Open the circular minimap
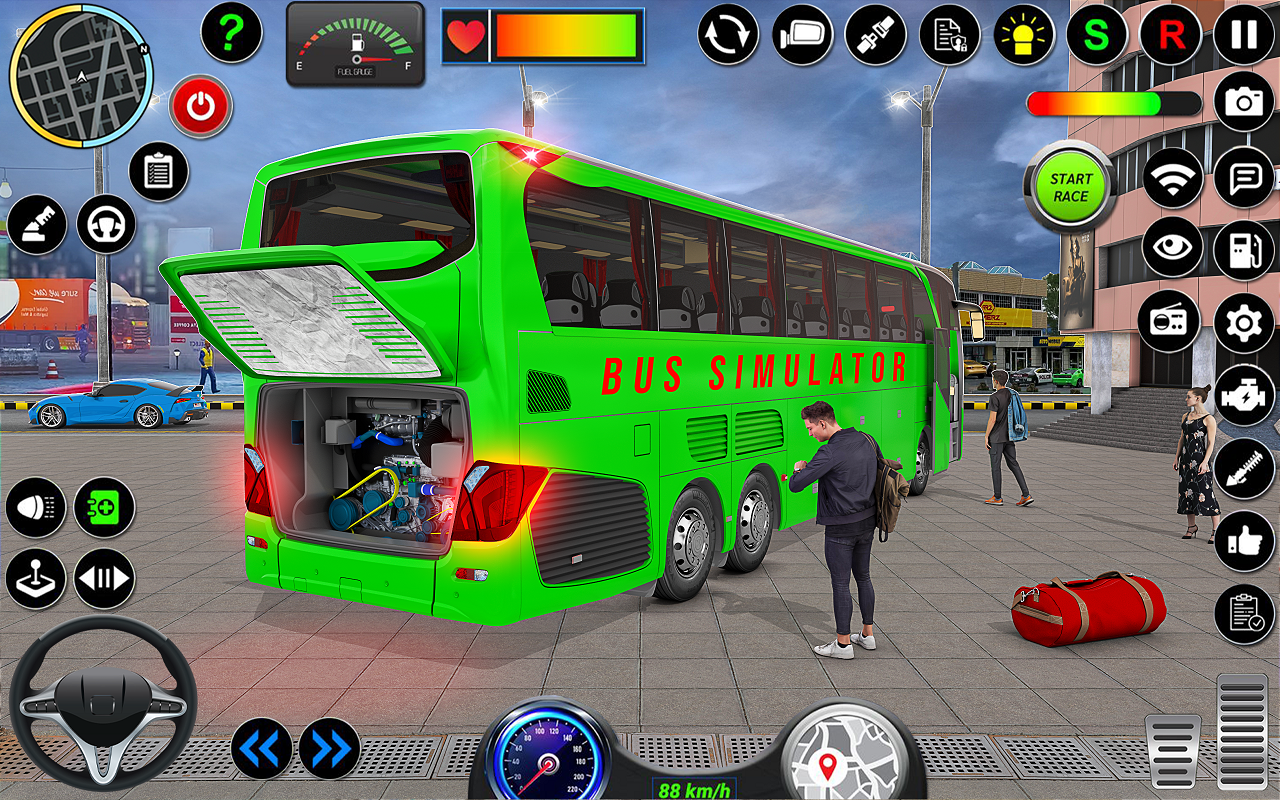The image size is (1280, 800). (79, 75)
